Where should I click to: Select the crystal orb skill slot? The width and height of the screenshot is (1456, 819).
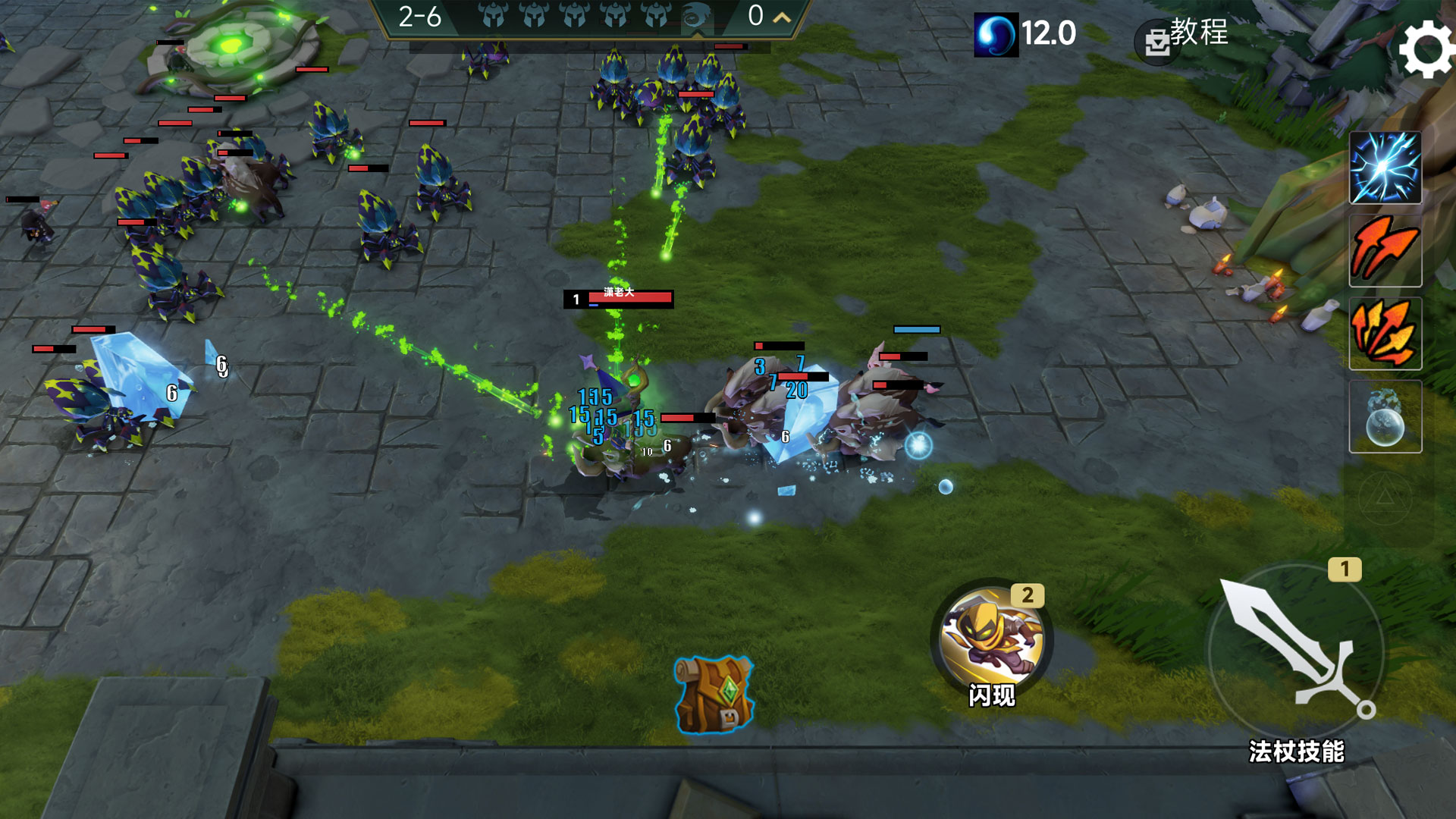1385,417
